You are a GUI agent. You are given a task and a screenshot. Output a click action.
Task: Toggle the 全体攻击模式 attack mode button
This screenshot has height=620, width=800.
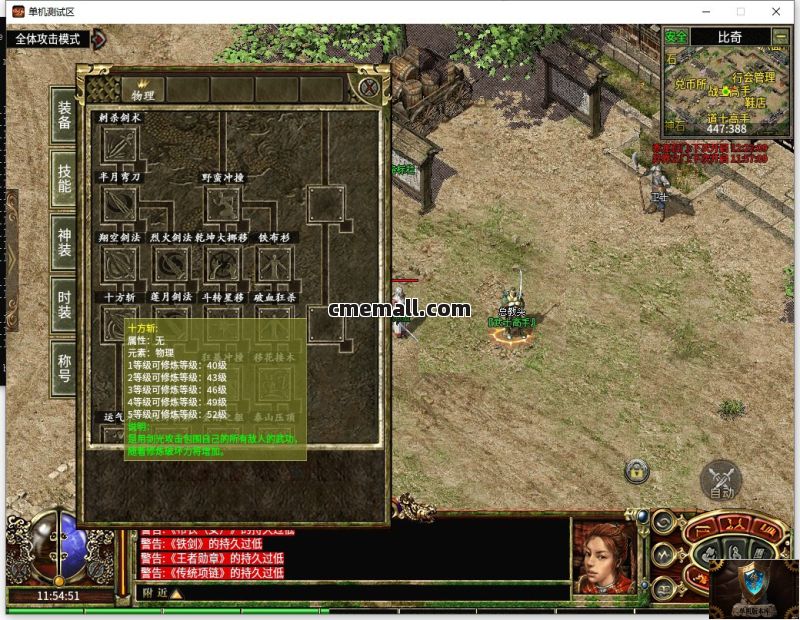tap(48, 40)
